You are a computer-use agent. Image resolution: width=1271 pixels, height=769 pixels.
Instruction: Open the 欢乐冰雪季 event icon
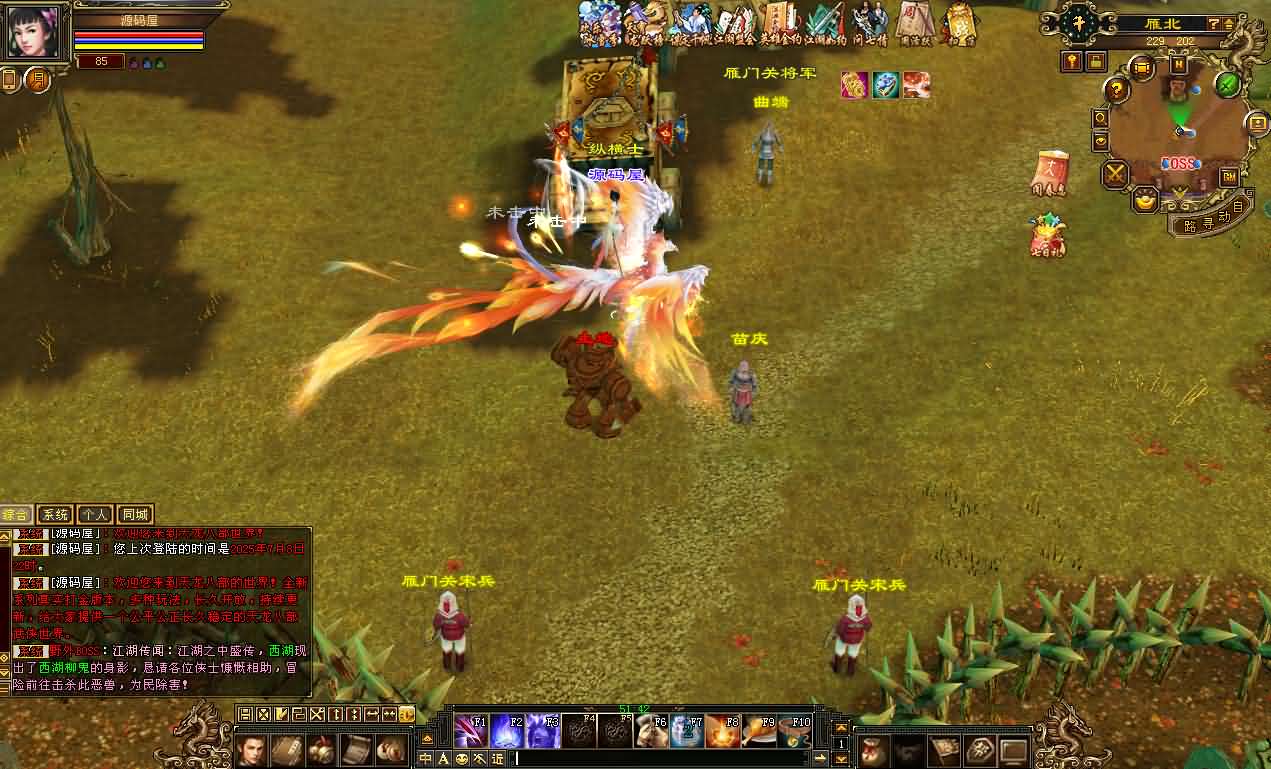point(600,24)
